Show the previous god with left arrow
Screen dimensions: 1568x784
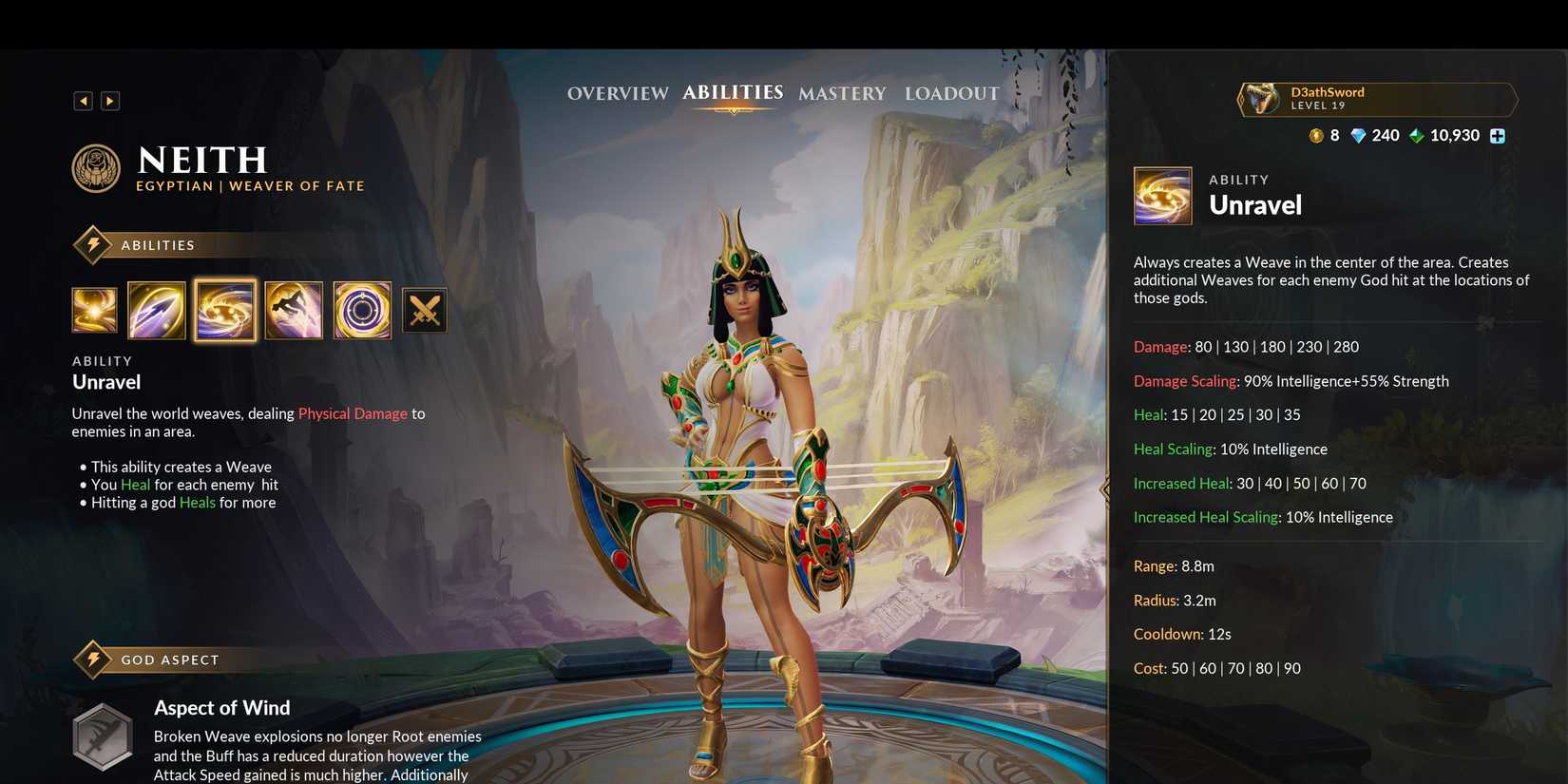[x=84, y=101]
